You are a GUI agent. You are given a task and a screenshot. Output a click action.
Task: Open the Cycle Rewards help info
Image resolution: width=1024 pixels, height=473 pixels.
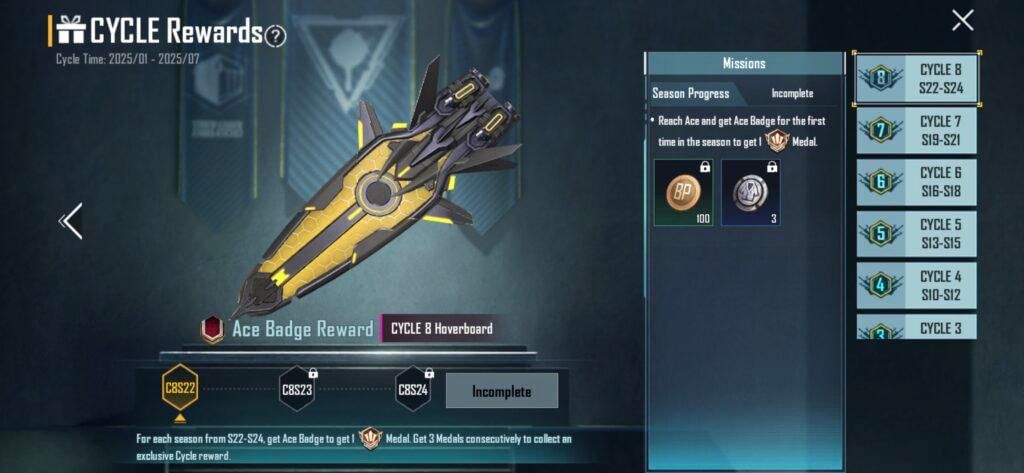point(276,36)
